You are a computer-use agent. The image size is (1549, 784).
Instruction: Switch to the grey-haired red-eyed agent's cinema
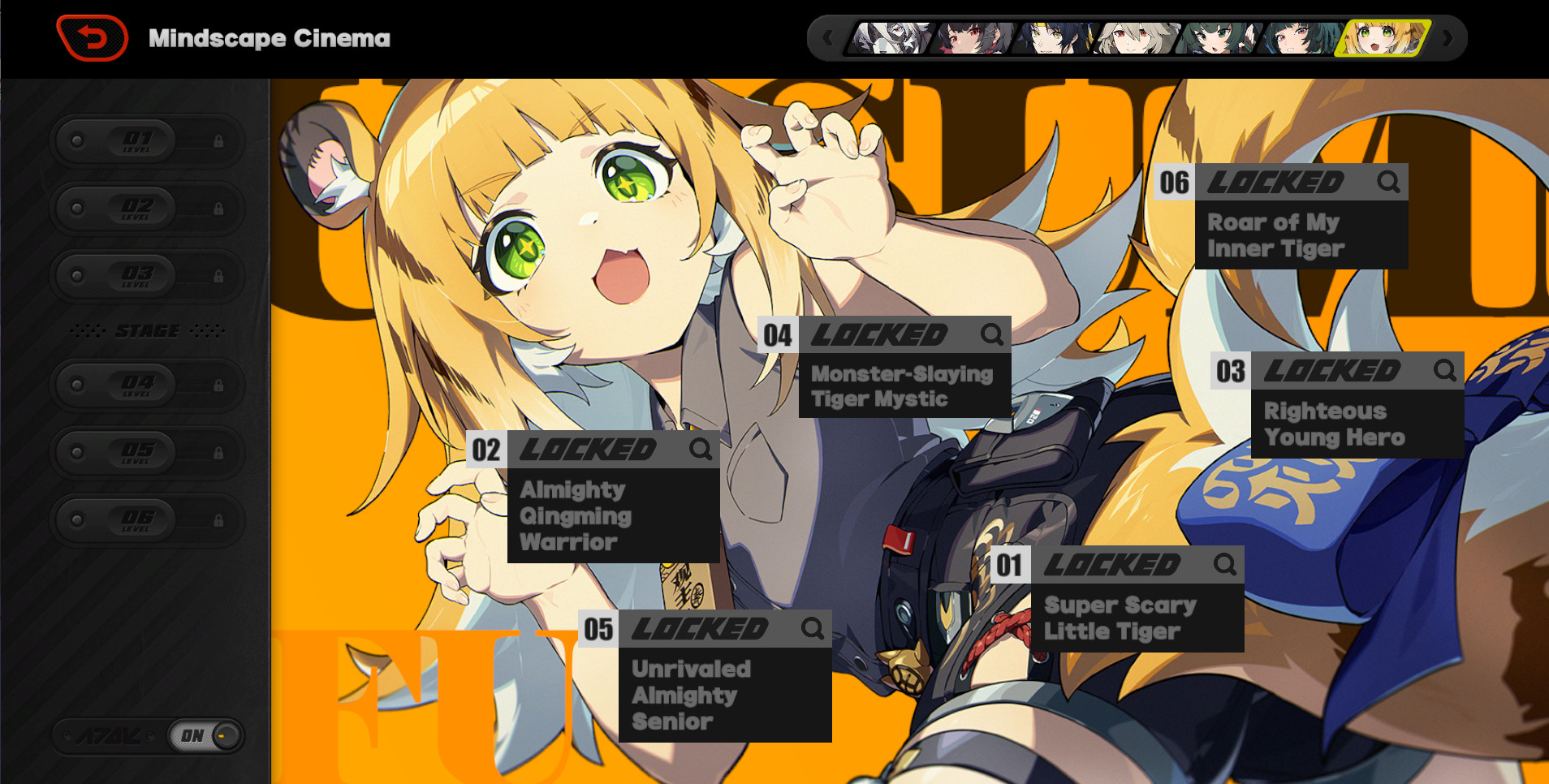click(x=1133, y=38)
